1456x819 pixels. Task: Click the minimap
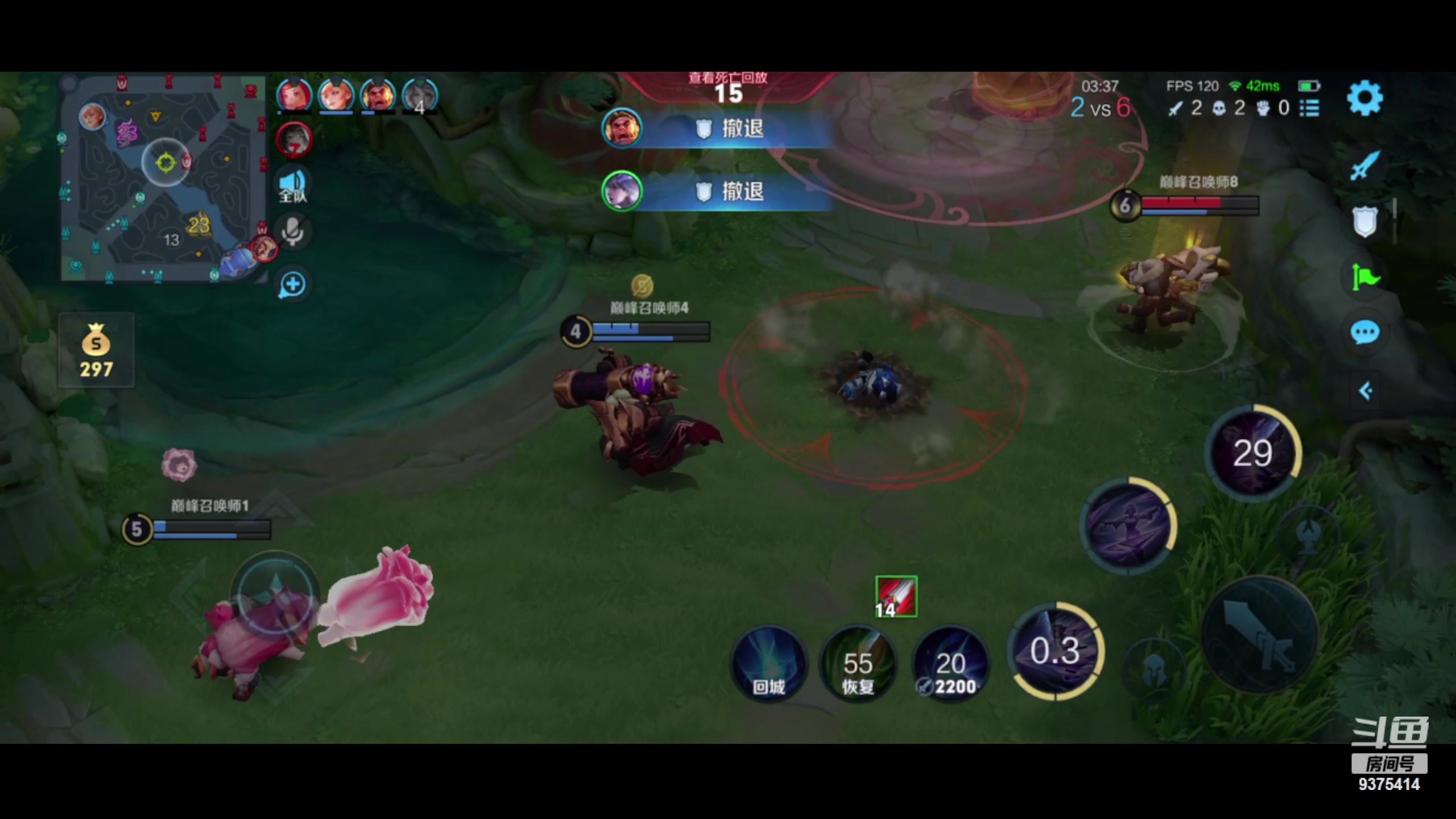(x=163, y=179)
